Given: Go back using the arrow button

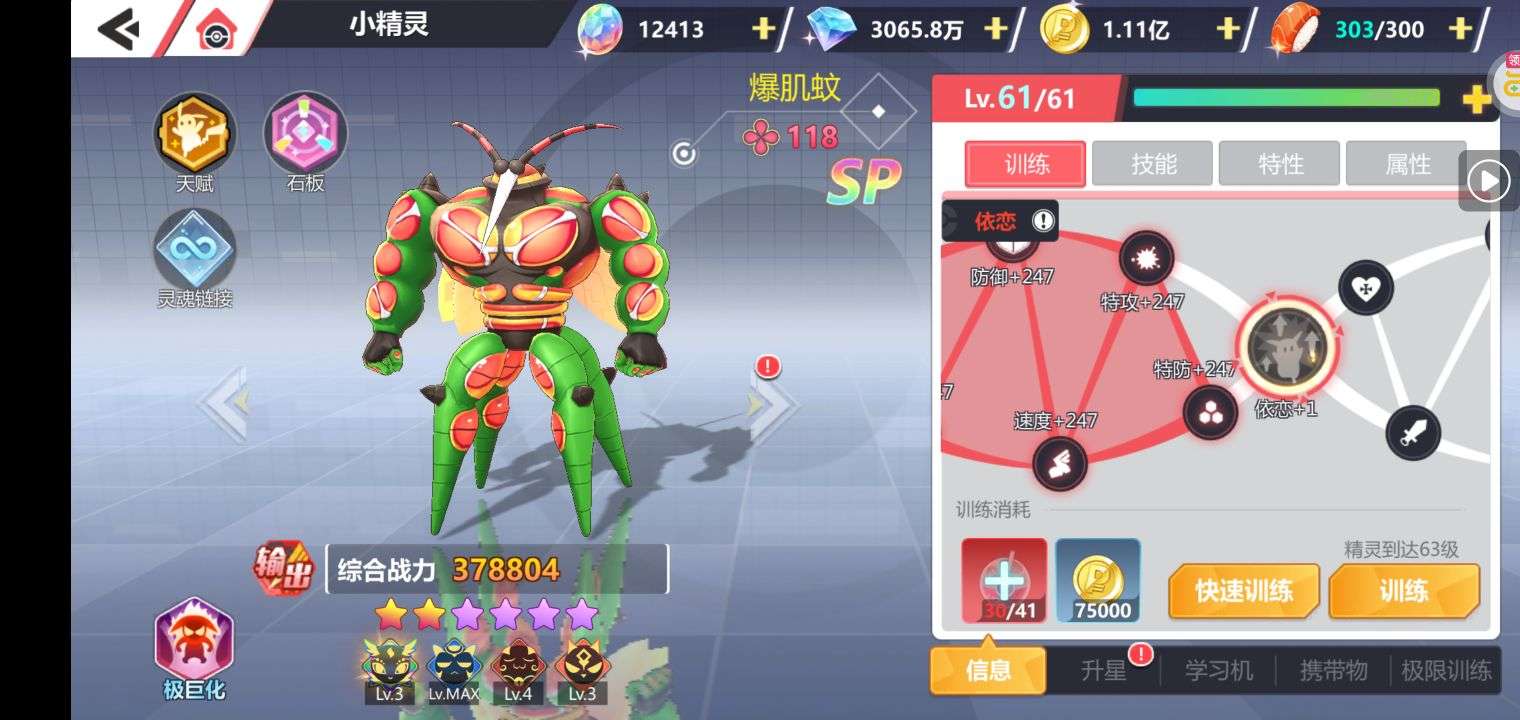Looking at the screenshot, I should (119, 29).
